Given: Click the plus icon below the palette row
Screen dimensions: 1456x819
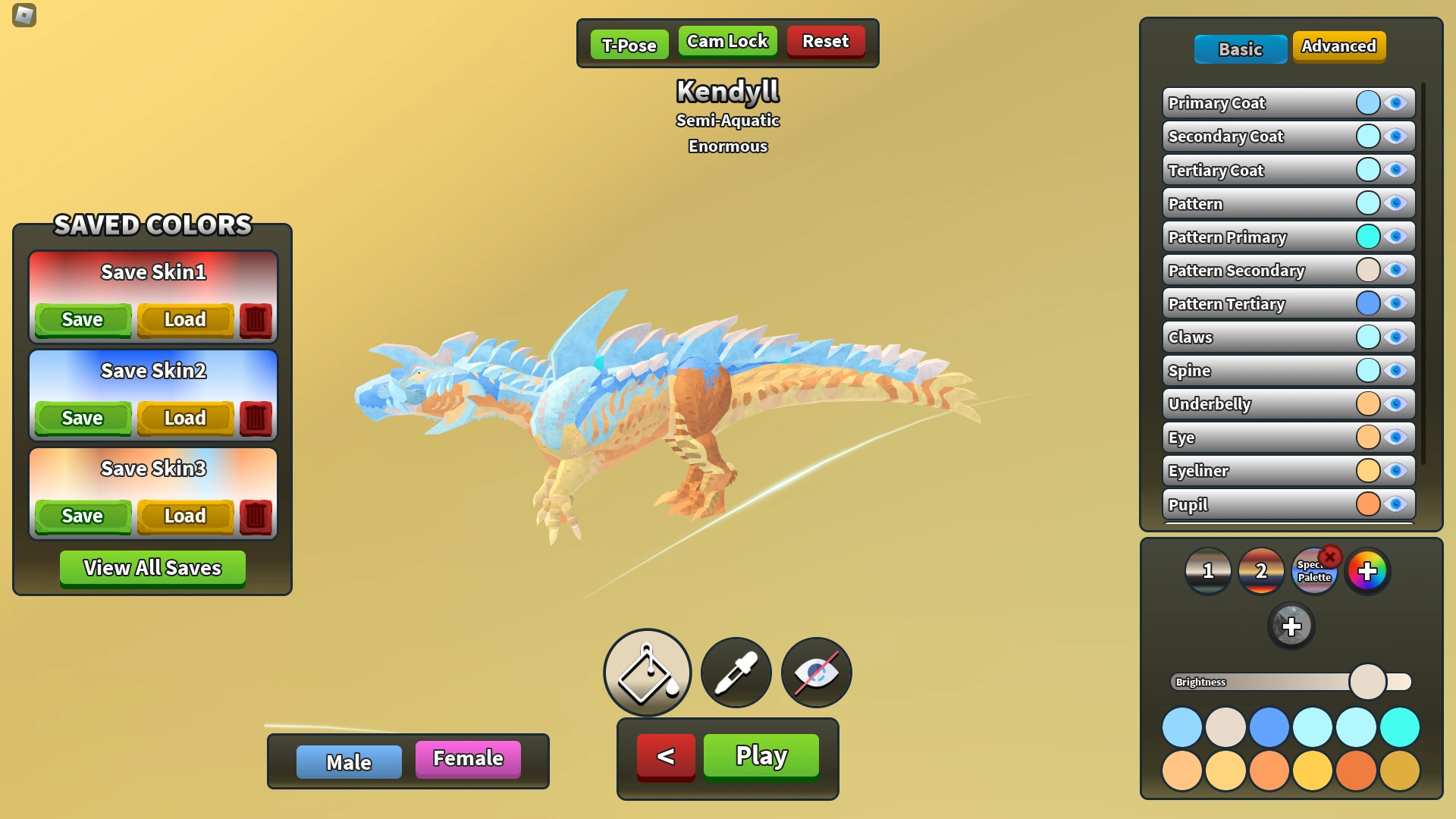Looking at the screenshot, I should (x=1291, y=626).
